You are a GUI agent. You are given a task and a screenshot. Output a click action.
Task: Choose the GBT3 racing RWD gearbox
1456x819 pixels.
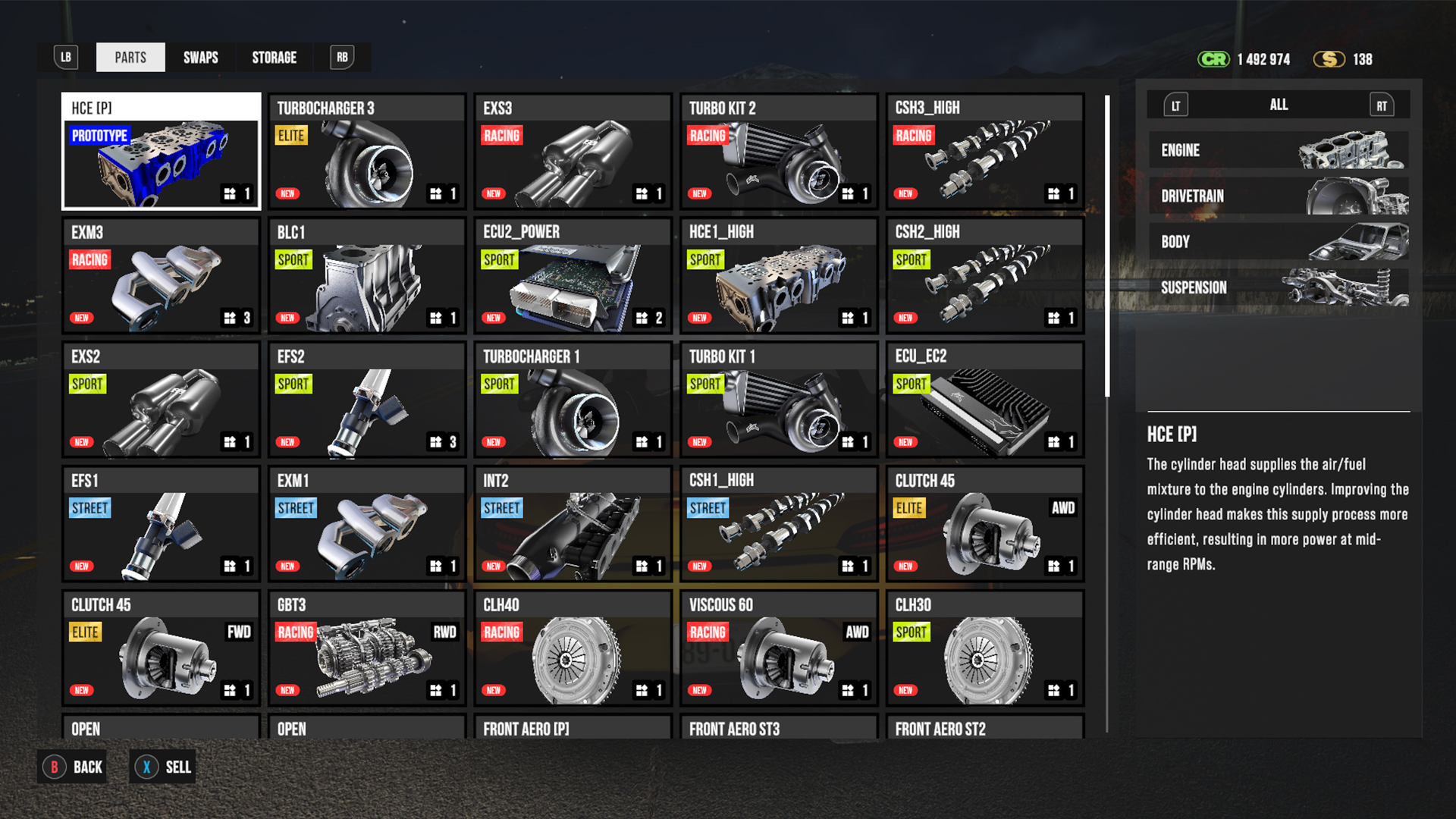[367, 648]
